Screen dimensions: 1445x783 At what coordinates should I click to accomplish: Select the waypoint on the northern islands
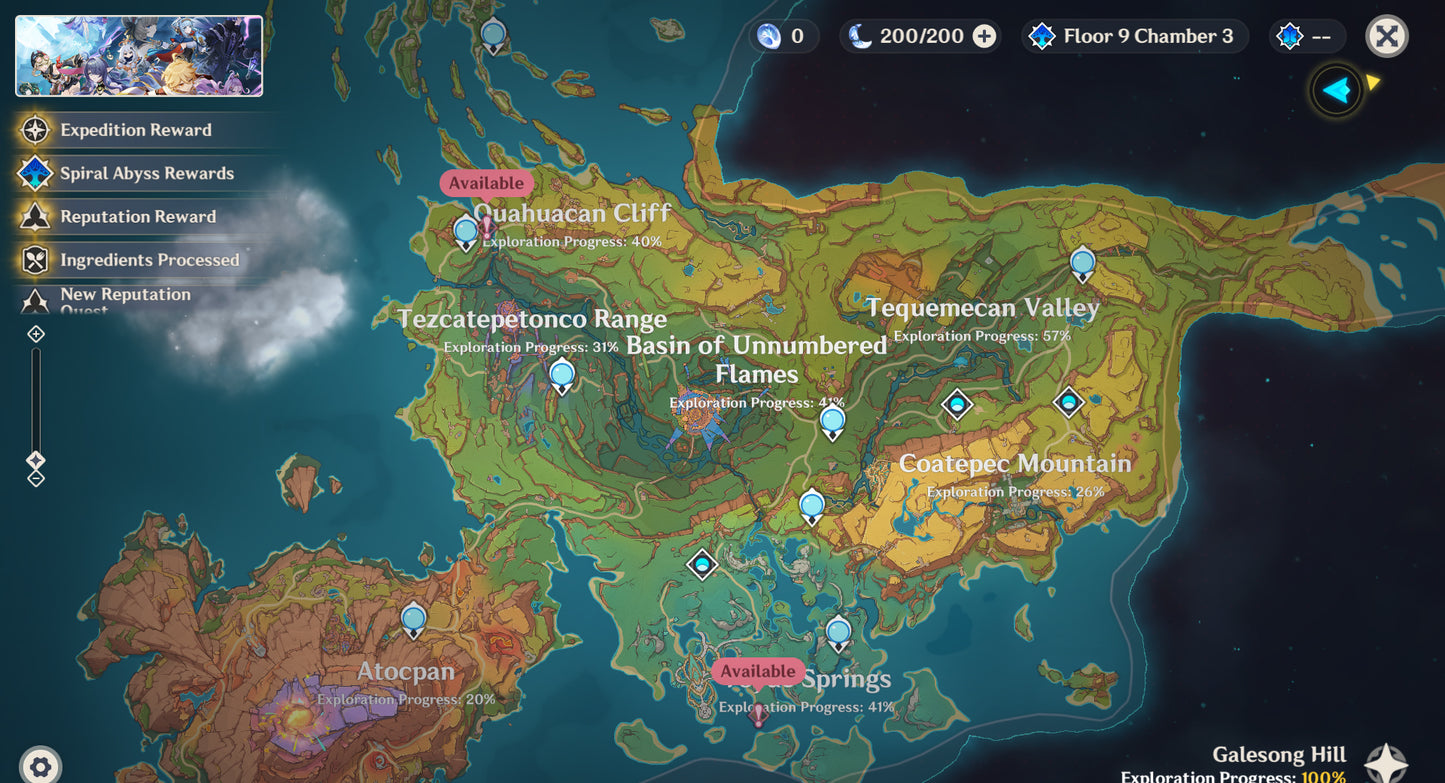pos(493,36)
